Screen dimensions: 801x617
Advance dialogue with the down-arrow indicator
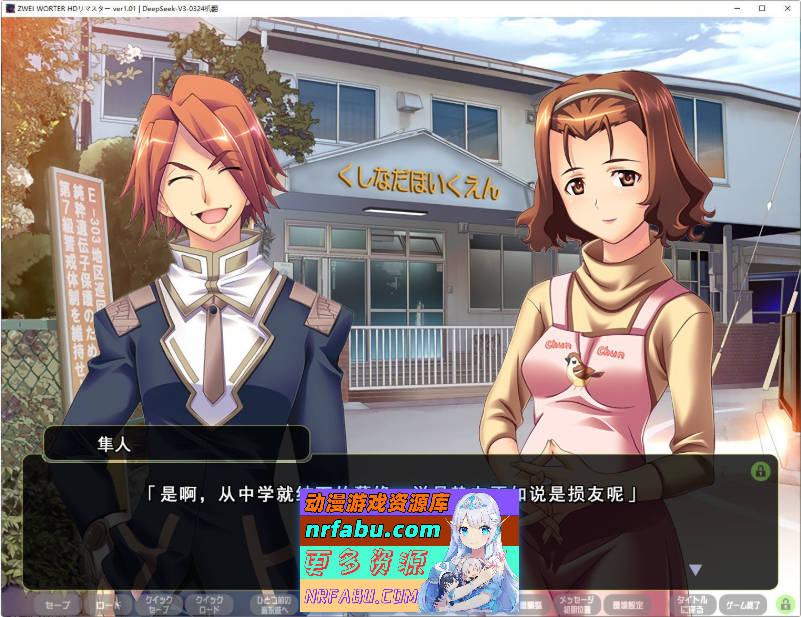pos(696,570)
